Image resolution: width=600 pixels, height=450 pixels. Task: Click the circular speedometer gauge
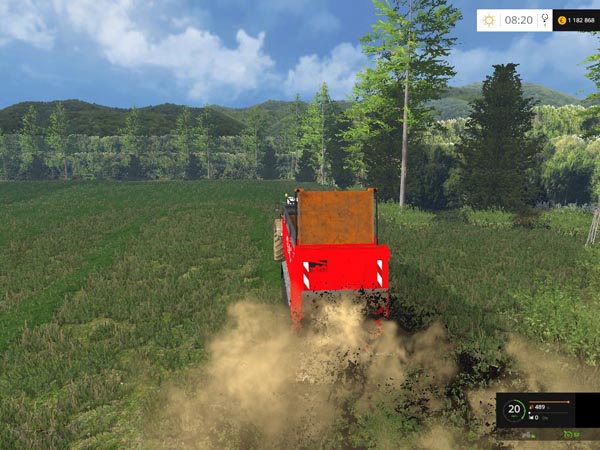[x=514, y=409]
